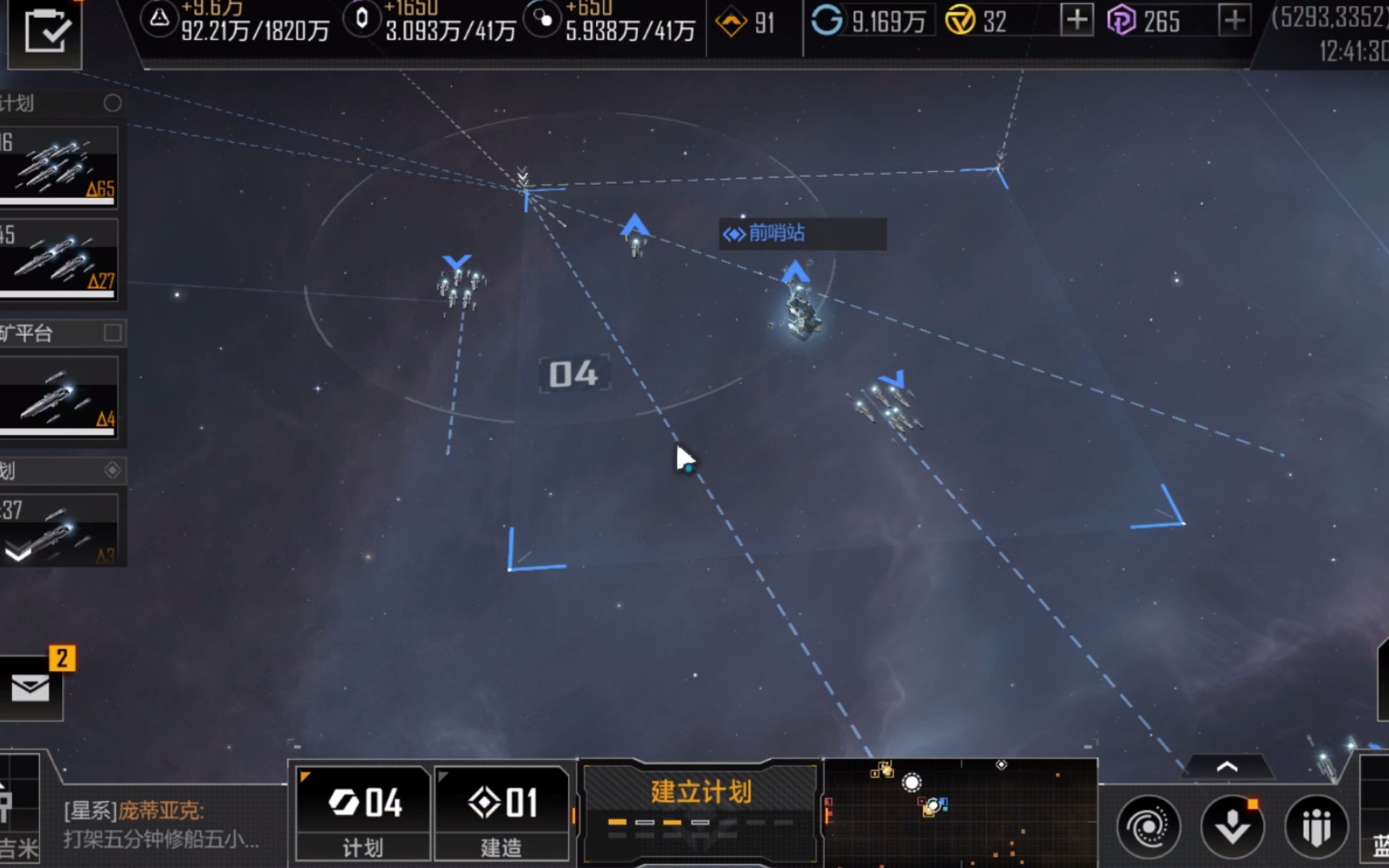Click the diamond toggle on the lower 划 header
The height and width of the screenshot is (868, 1389).
pos(113,470)
